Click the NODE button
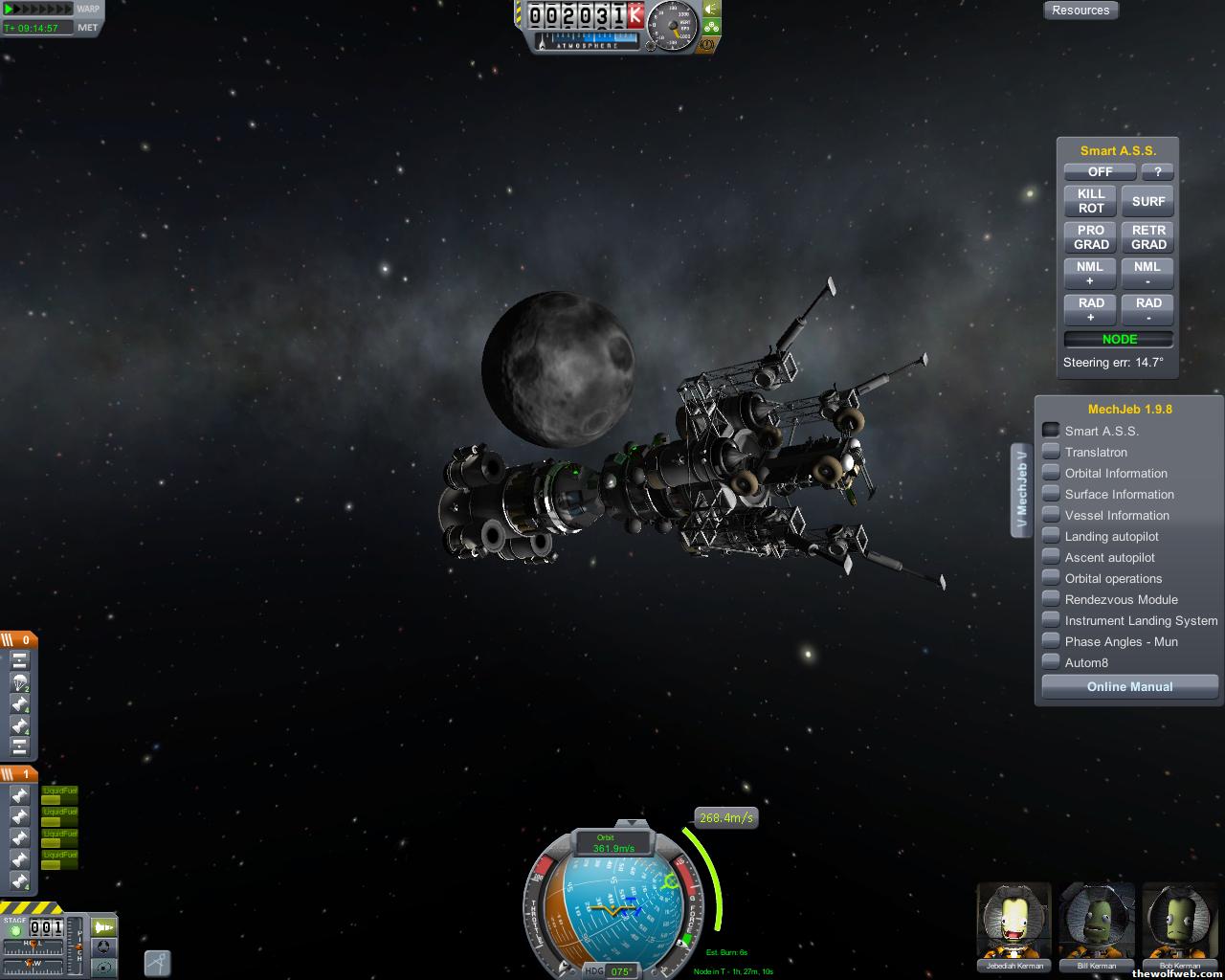Viewport: 1225px width, 980px height. [1119, 339]
